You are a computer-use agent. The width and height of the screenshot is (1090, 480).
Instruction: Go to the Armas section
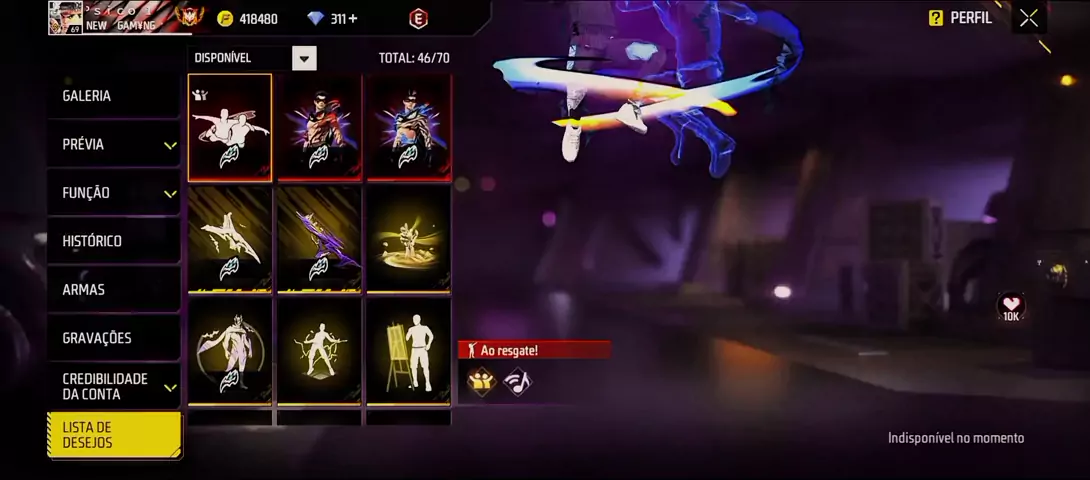click(x=113, y=290)
